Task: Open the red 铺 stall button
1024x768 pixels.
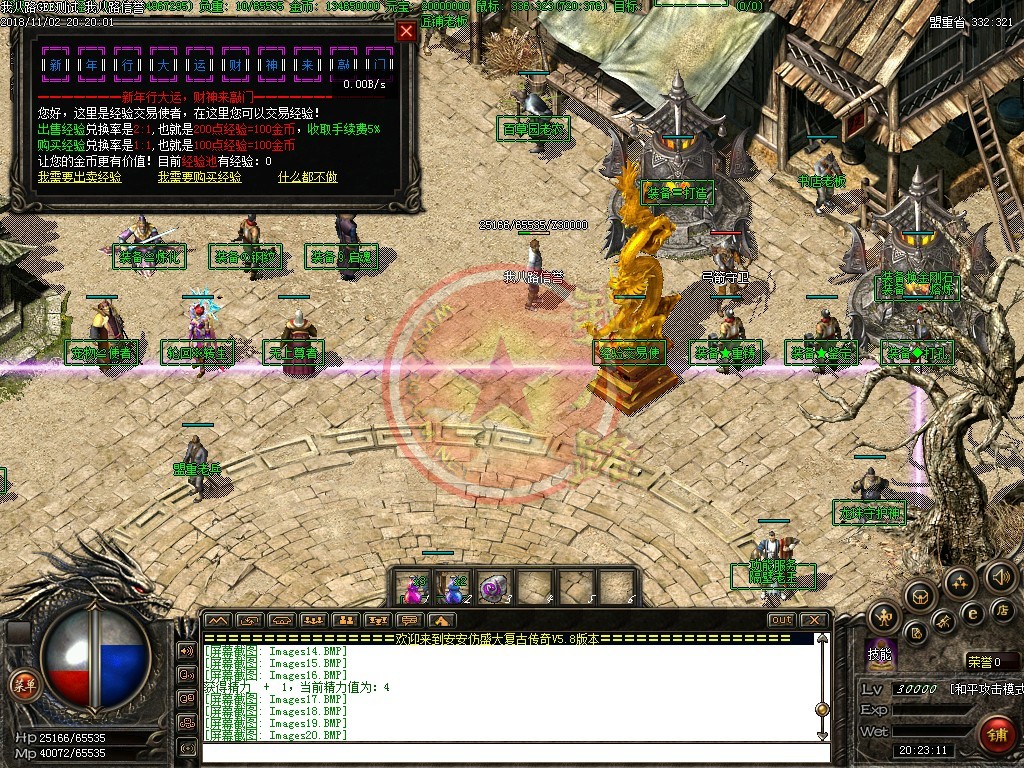Action: [x=996, y=734]
